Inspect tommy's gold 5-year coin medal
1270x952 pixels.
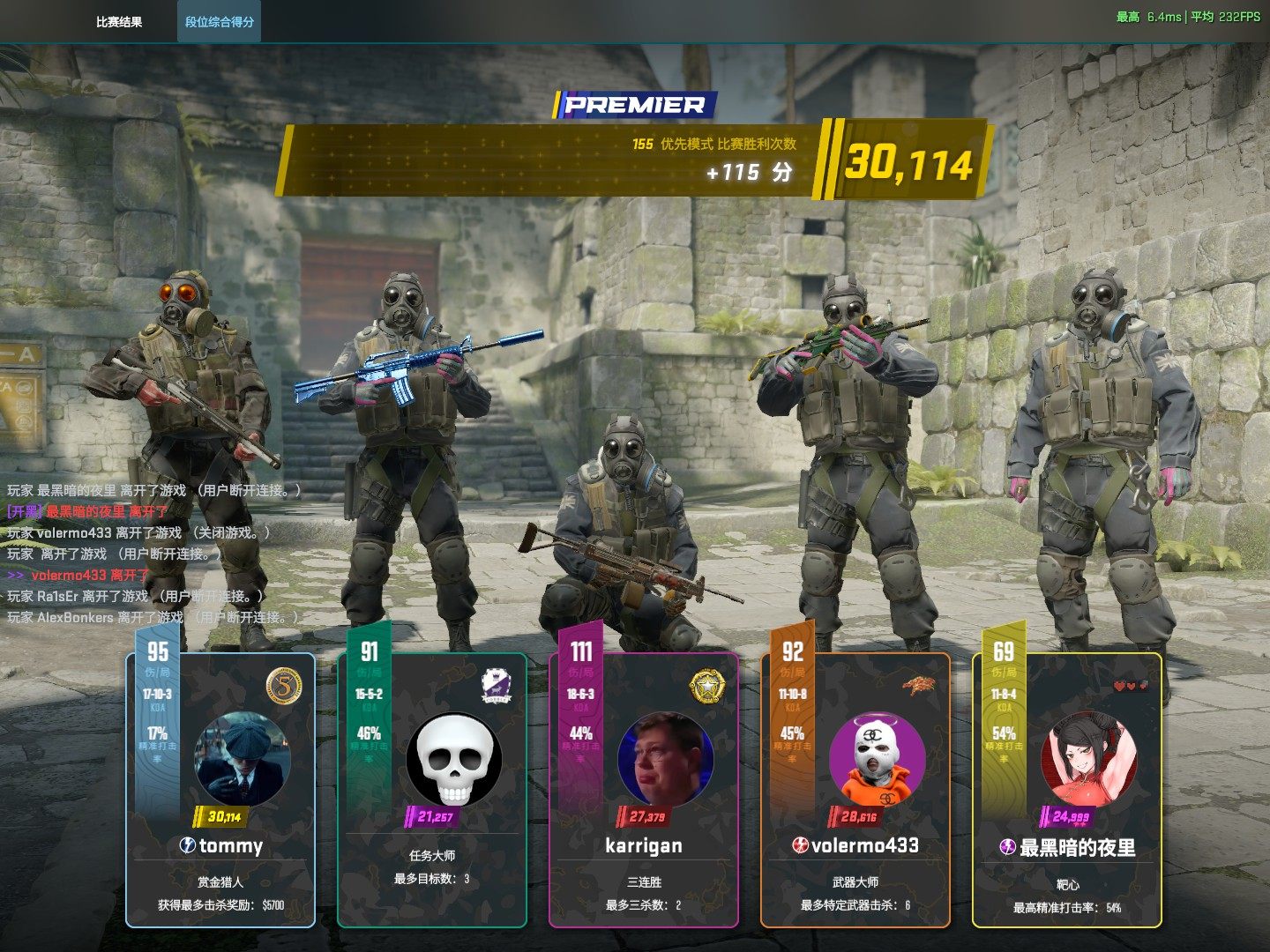click(x=284, y=687)
